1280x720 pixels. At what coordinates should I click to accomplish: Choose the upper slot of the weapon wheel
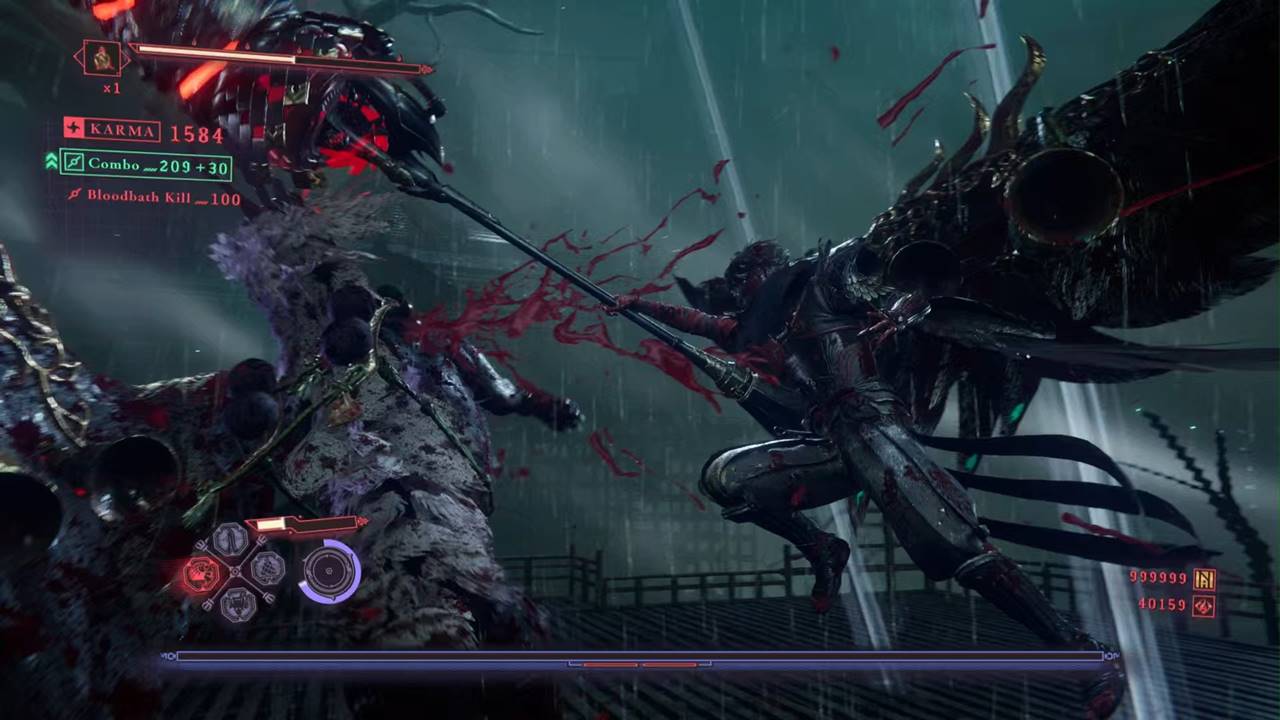(231, 540)
